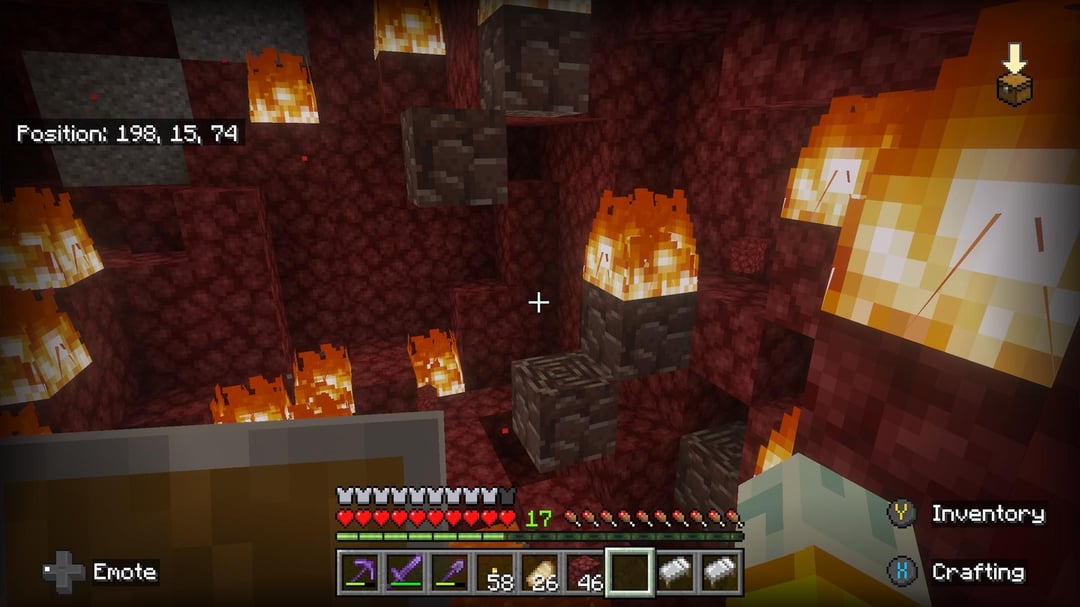Select the bread stack of 26
This screenshot has width=1080, height=607.
click(x=540, y=572)
